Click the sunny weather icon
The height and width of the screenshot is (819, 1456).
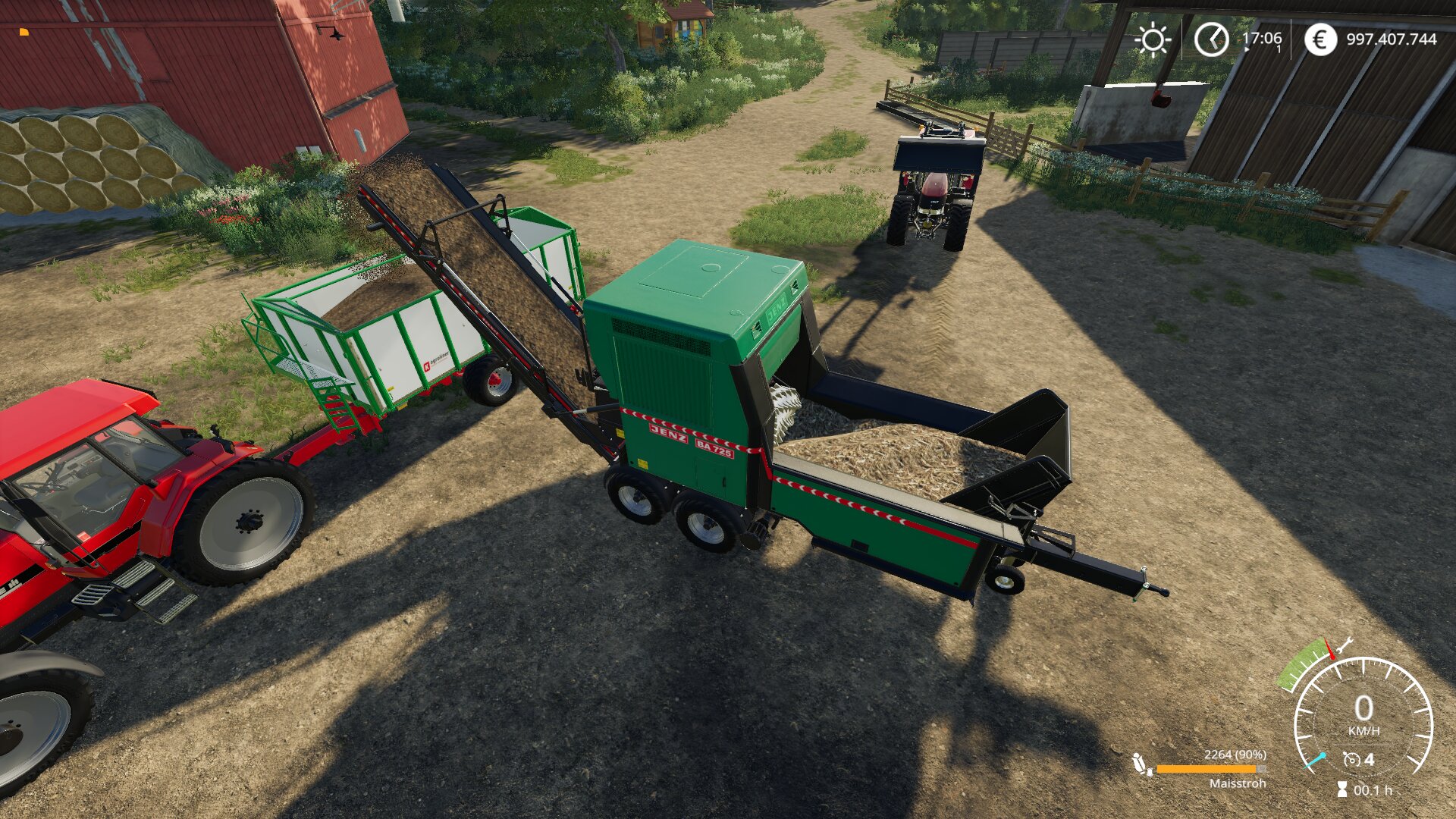point(1152,39)
